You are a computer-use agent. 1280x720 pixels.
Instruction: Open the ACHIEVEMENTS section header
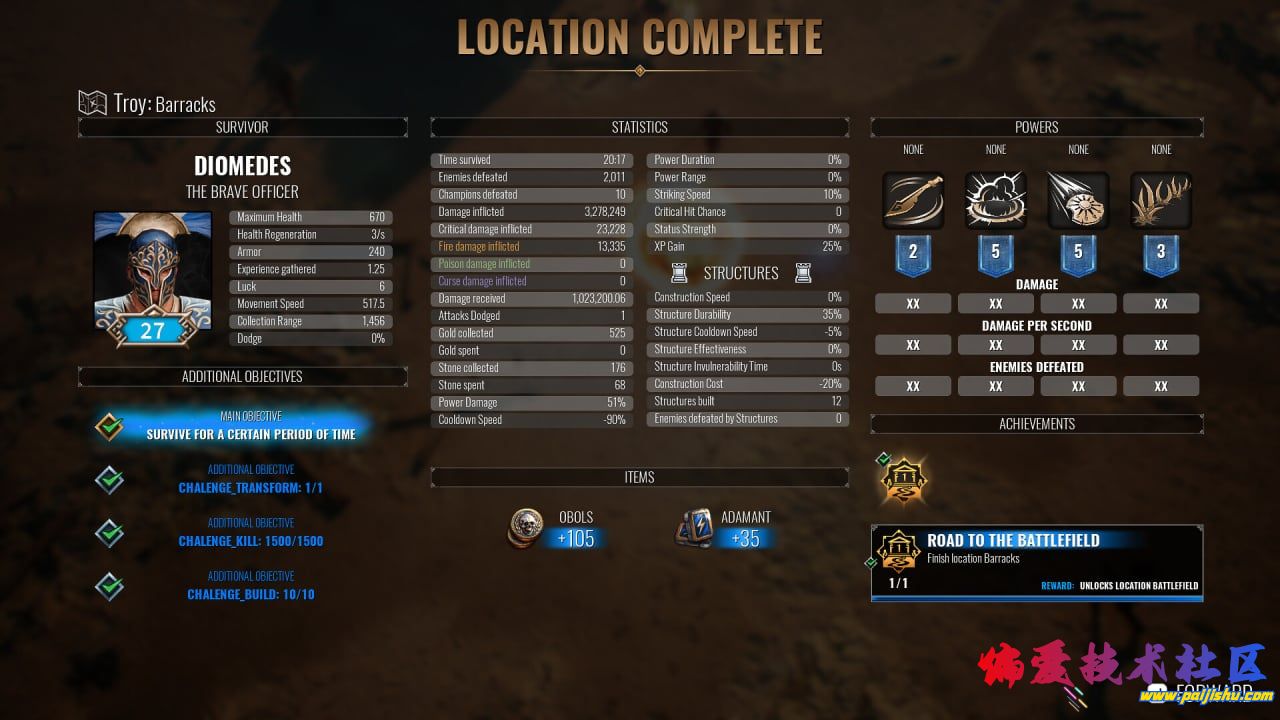pos(1036,424)
